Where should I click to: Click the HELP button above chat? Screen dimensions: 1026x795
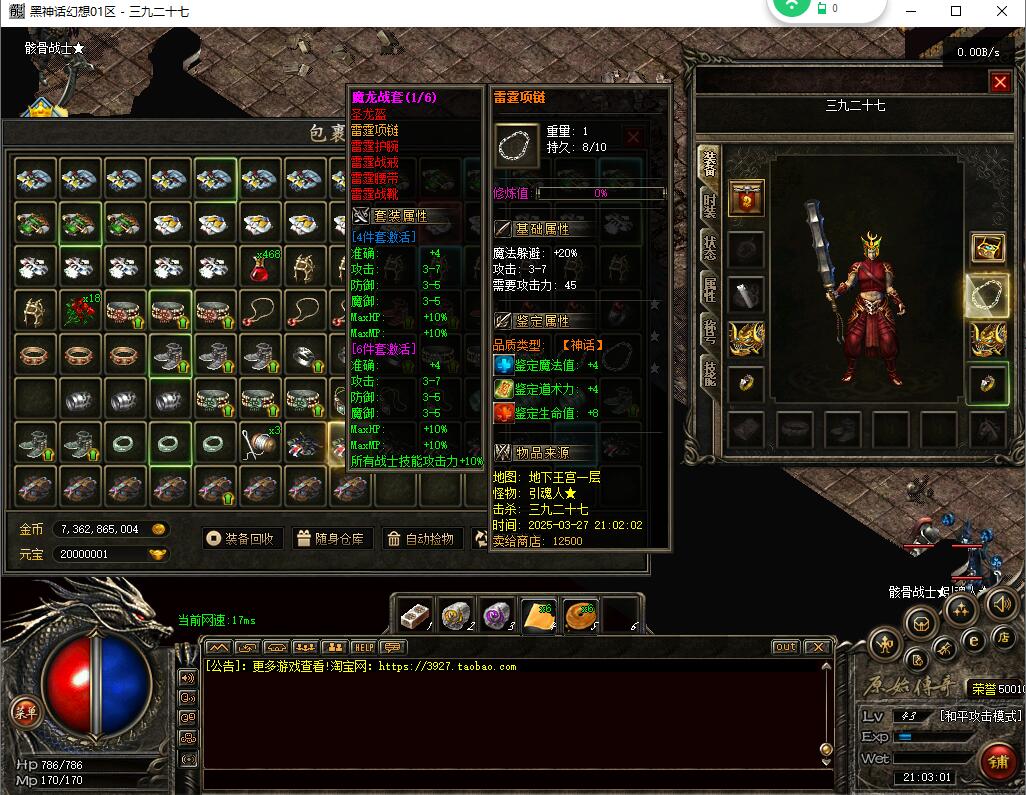click(x=363, y=647)
